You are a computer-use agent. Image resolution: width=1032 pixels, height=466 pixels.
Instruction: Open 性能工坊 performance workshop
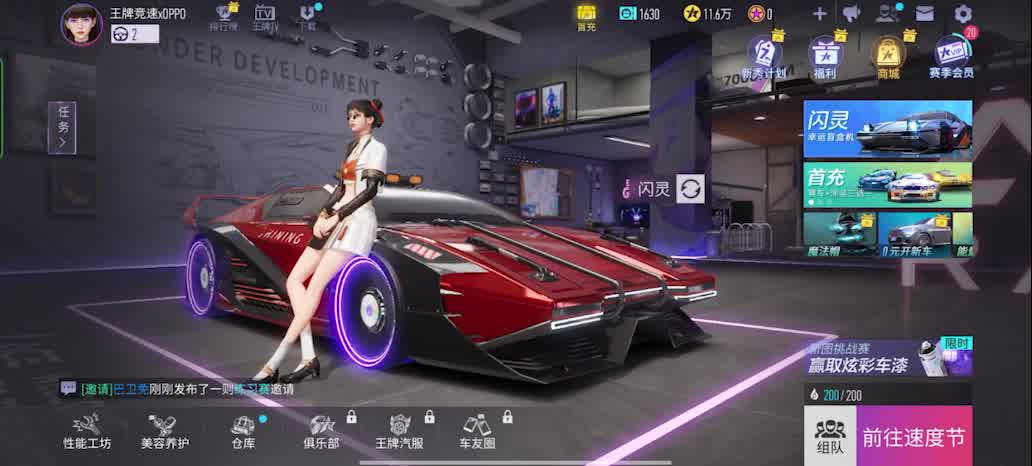click(87, 431)
